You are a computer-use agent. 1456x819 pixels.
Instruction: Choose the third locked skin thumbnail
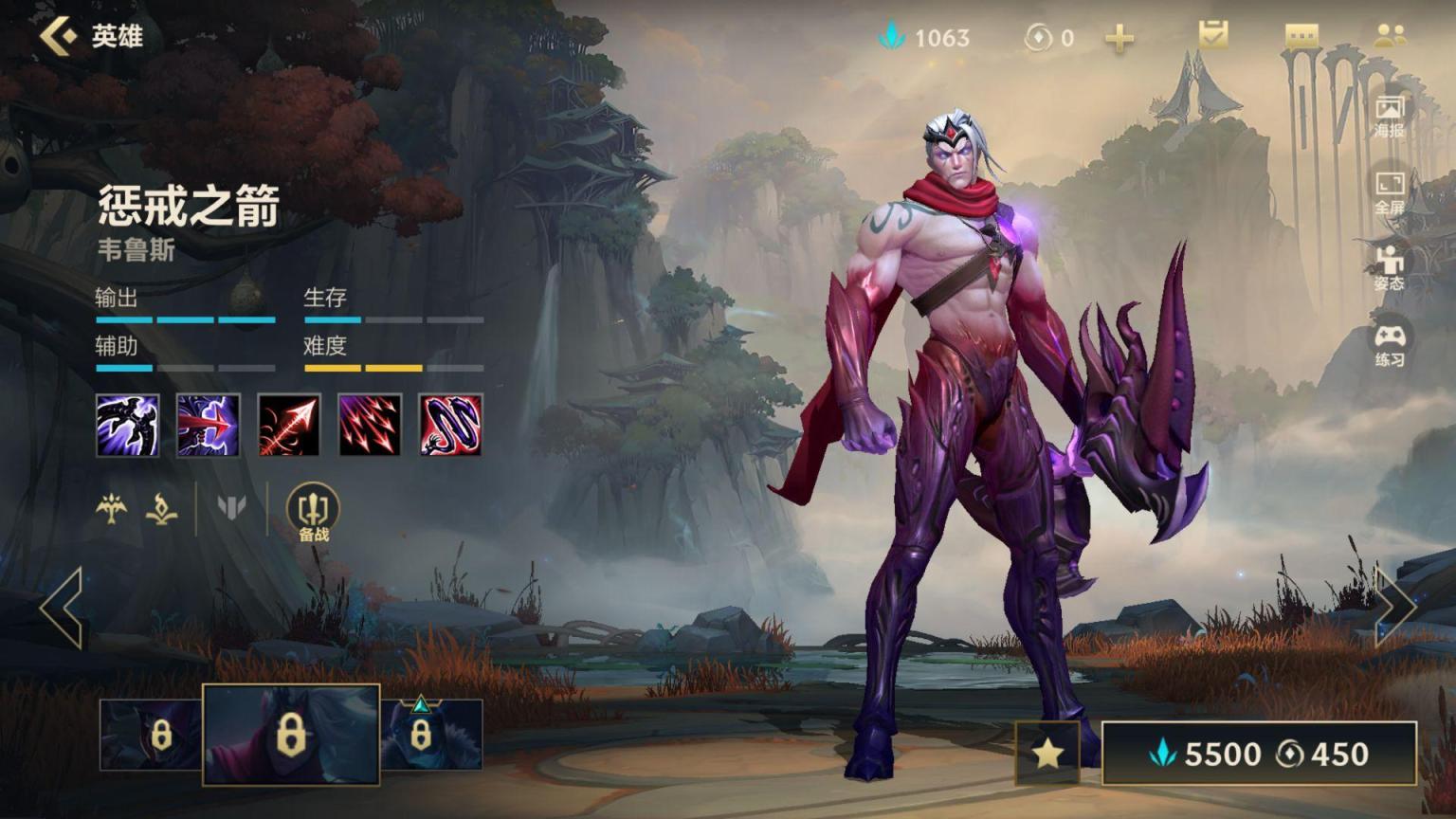(431, 735)
